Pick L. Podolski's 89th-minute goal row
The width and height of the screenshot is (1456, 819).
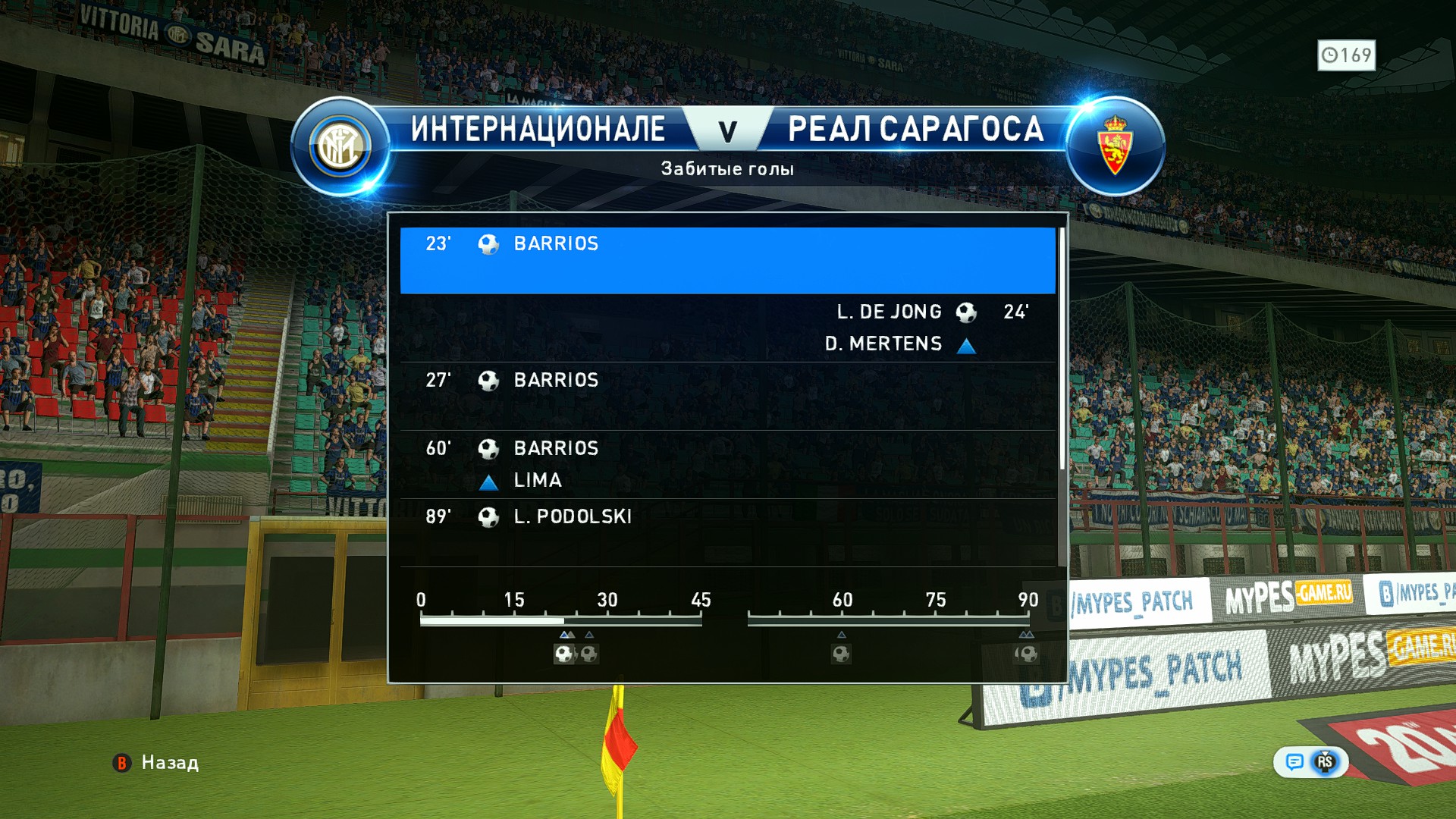(726, 531)
